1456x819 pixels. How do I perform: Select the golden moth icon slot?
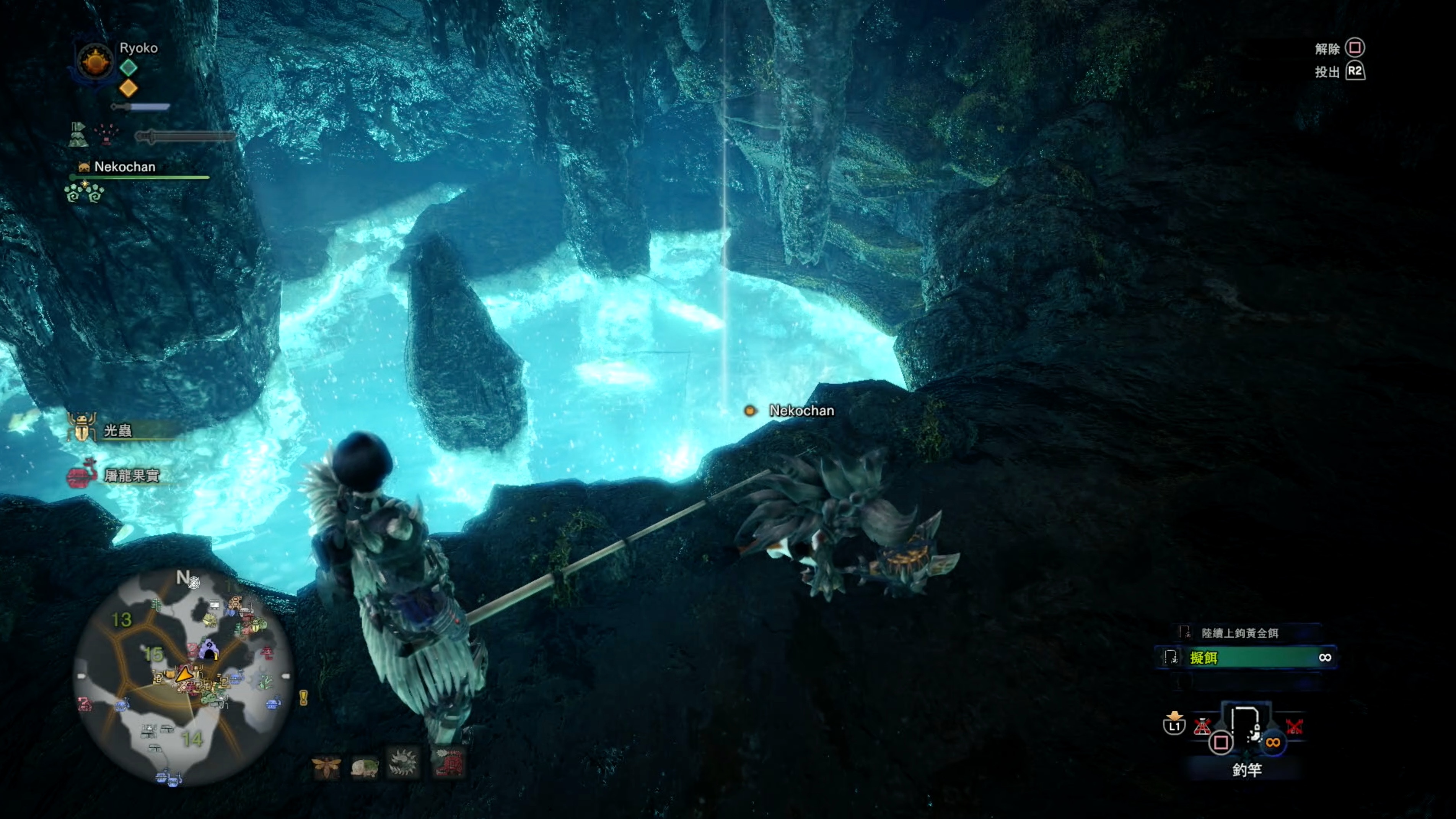click(x=327, y=766)
